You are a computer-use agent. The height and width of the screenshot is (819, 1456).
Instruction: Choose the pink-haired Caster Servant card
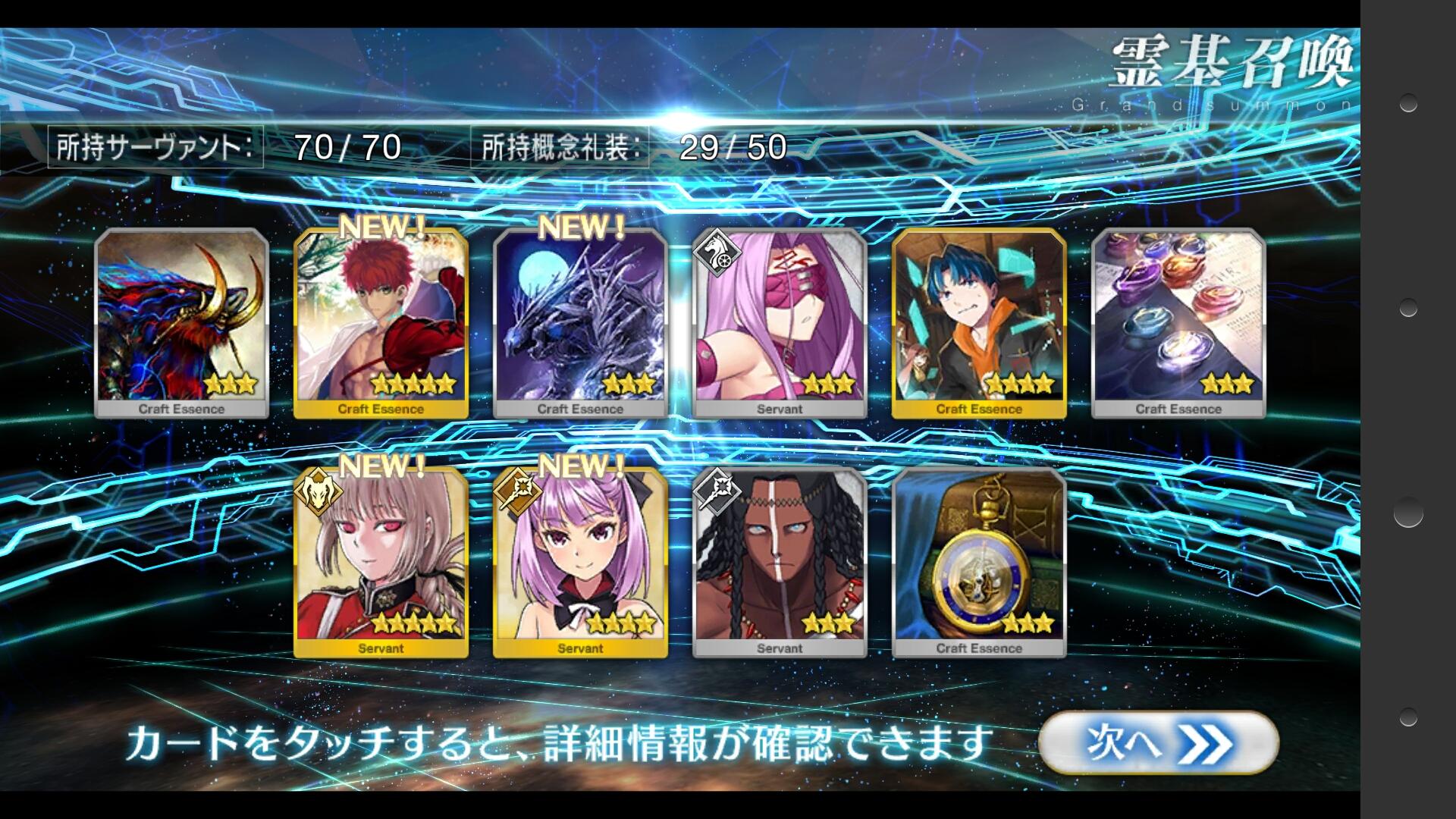click(580, 563)
